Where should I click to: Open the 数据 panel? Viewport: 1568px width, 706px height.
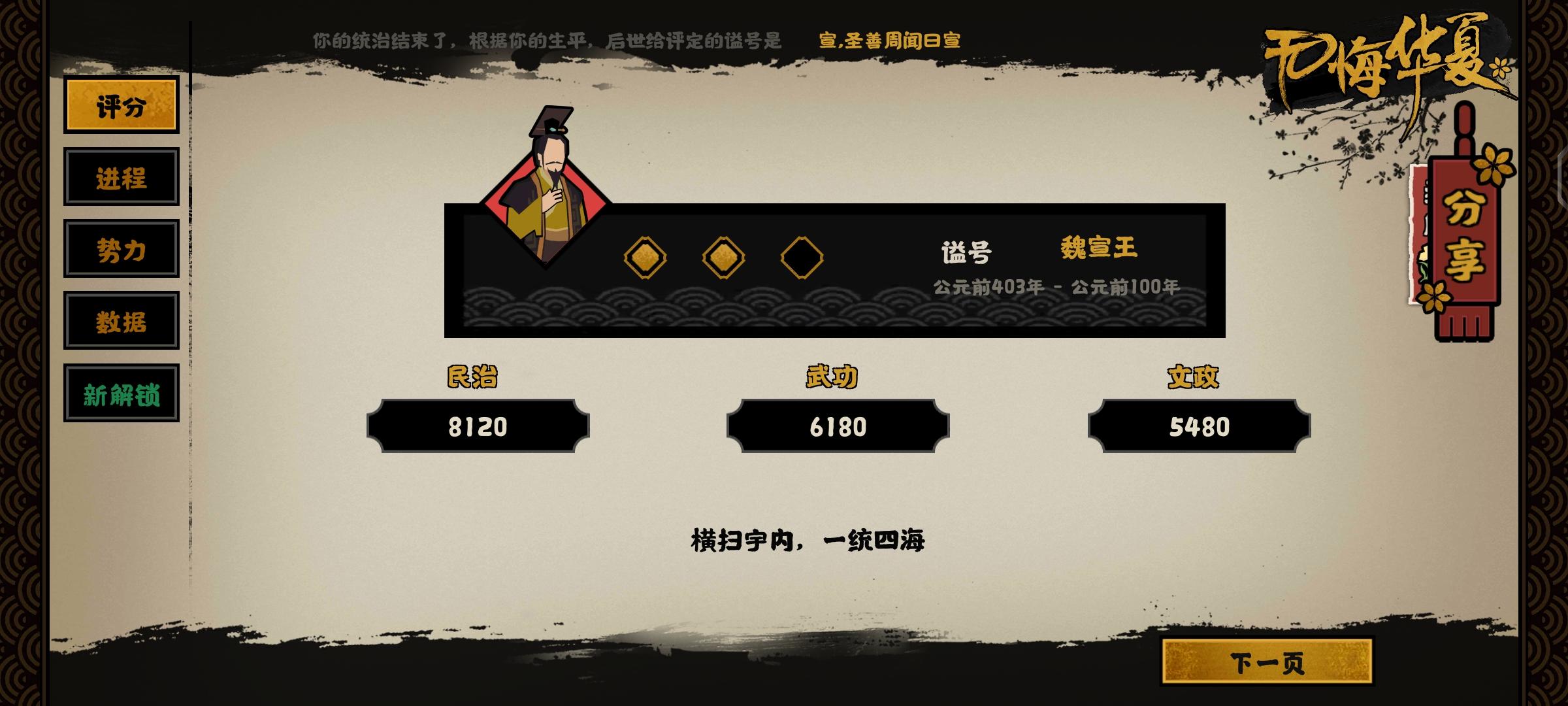coord(121,322)
